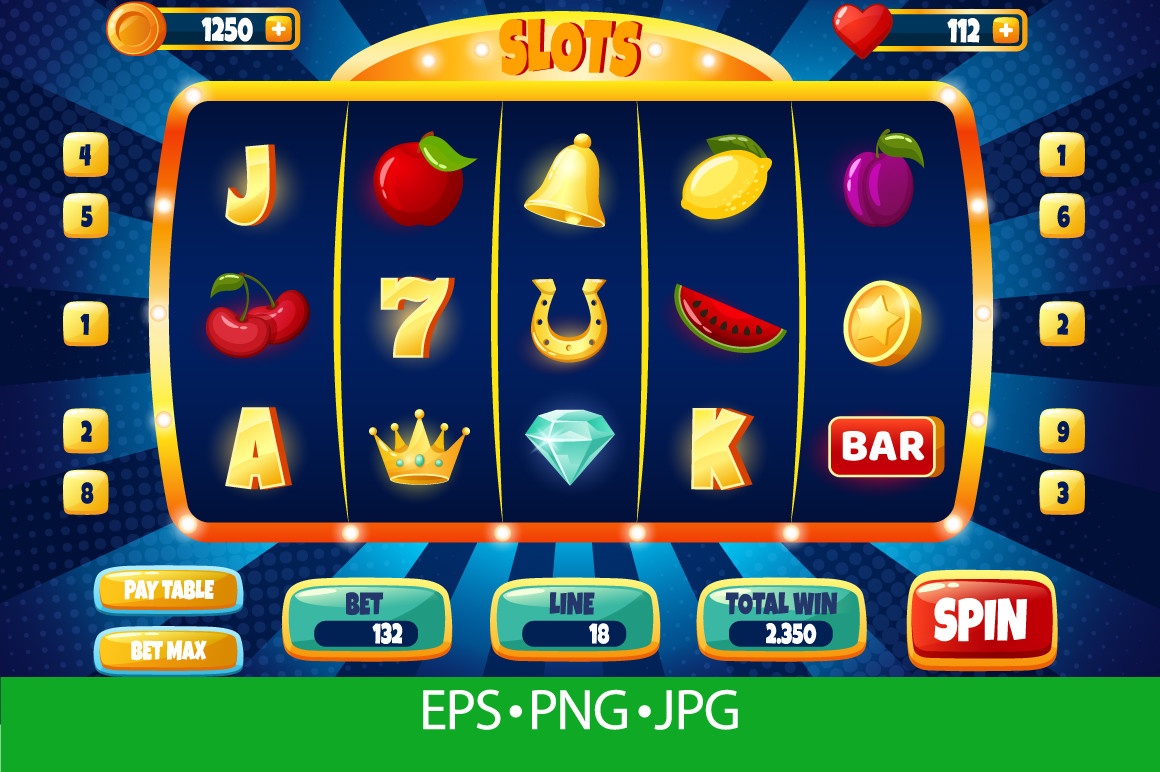Image resolution: width=1160 pixels, height=772 pixels.
Task: Choose the Line count panel
Action: 574,619
